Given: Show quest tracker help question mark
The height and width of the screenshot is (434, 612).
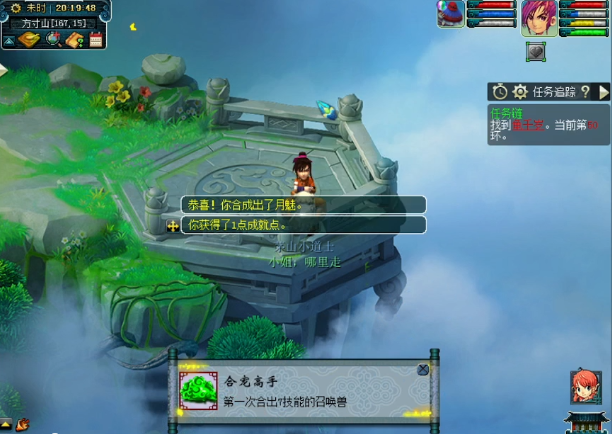Looking at the screenshot, I should point(586,92).
